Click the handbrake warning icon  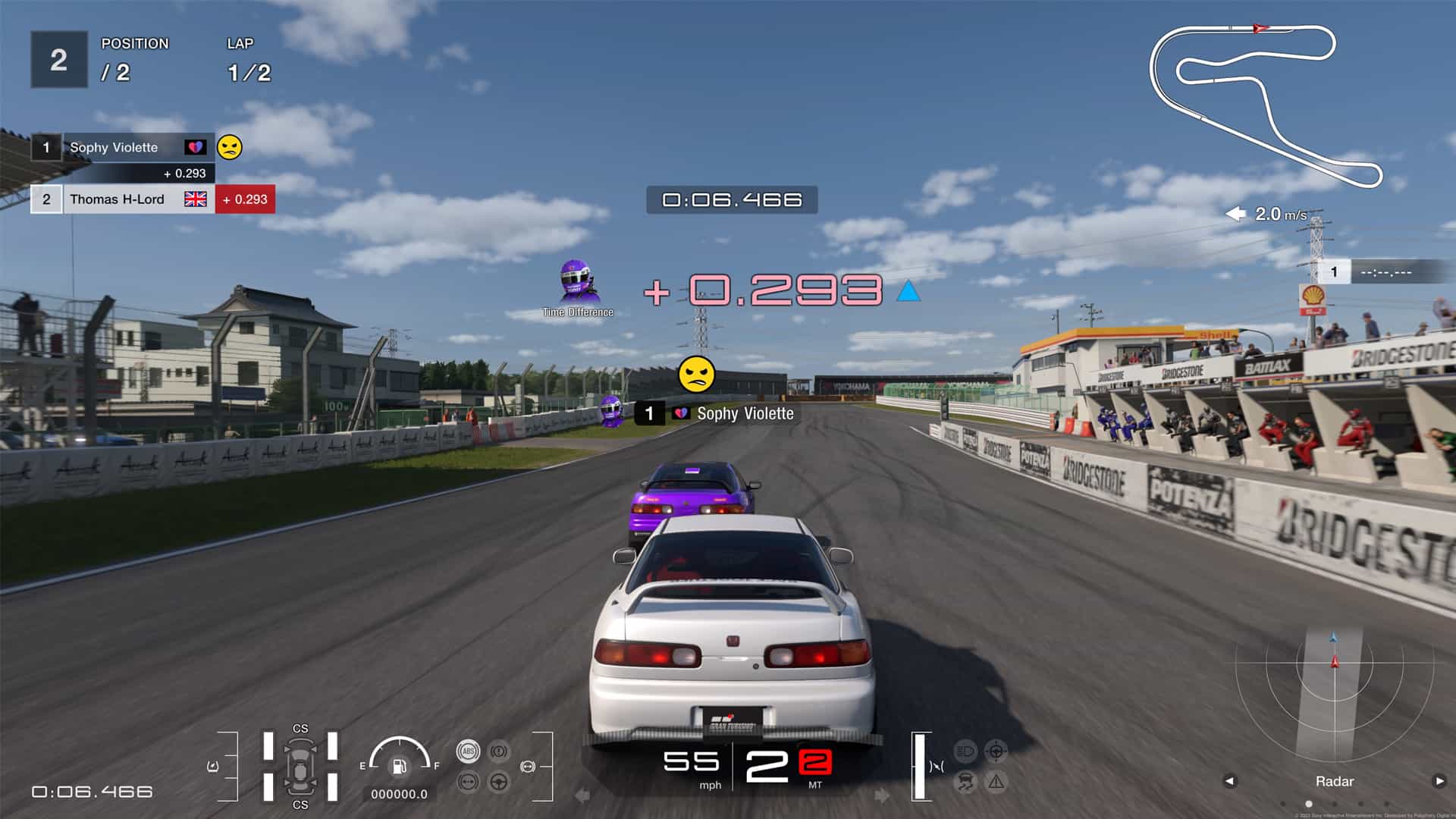pos(497,749)
